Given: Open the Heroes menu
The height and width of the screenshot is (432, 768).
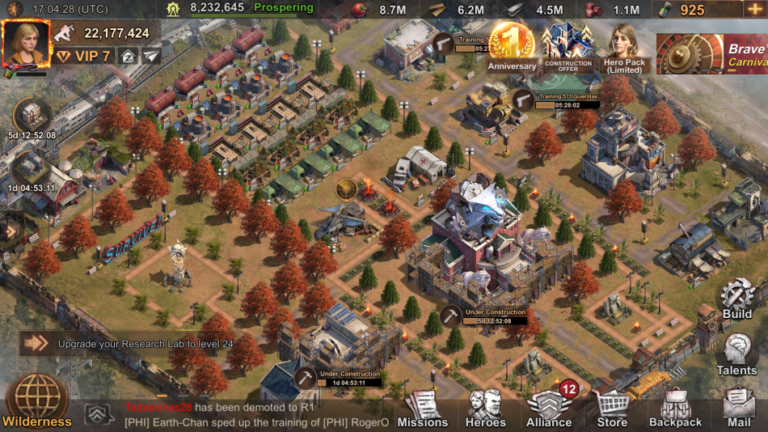Looking at the screenshot, I should [486, 407].
